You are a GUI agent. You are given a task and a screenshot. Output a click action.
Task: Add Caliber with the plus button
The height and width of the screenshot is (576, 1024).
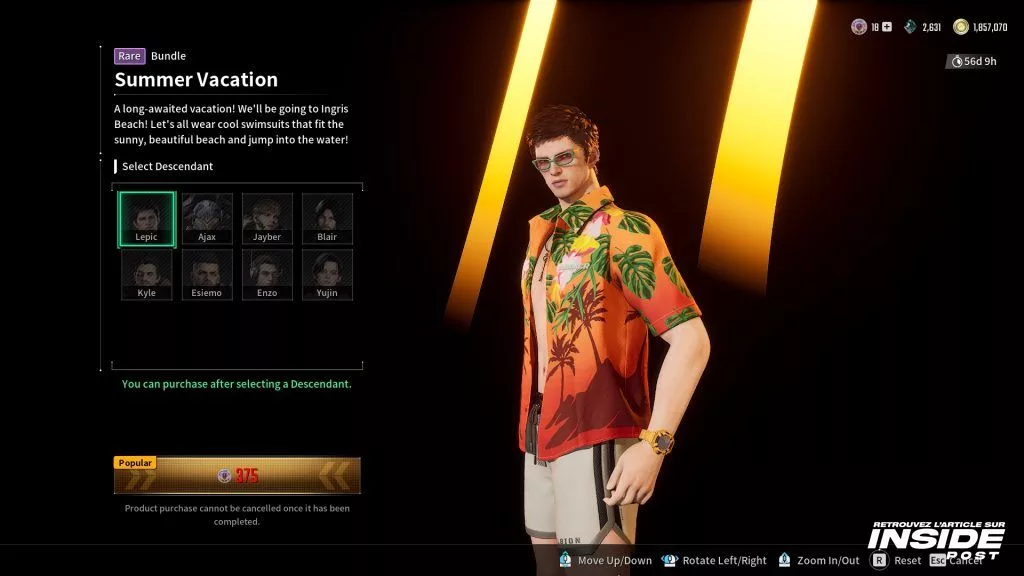click(886, 27)
